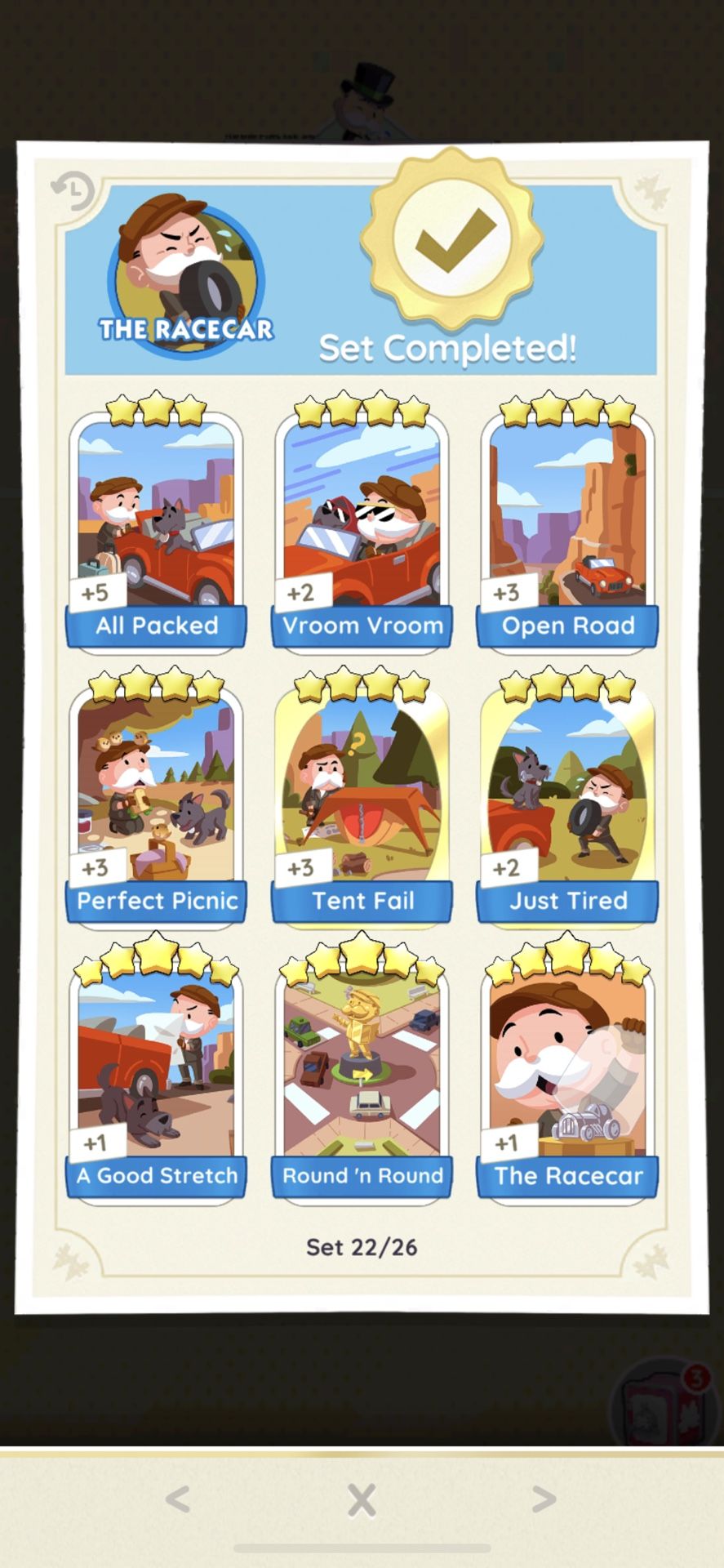Go to the previous sticker set
Screen dimensions: 724x1568
coord(178,1499)
